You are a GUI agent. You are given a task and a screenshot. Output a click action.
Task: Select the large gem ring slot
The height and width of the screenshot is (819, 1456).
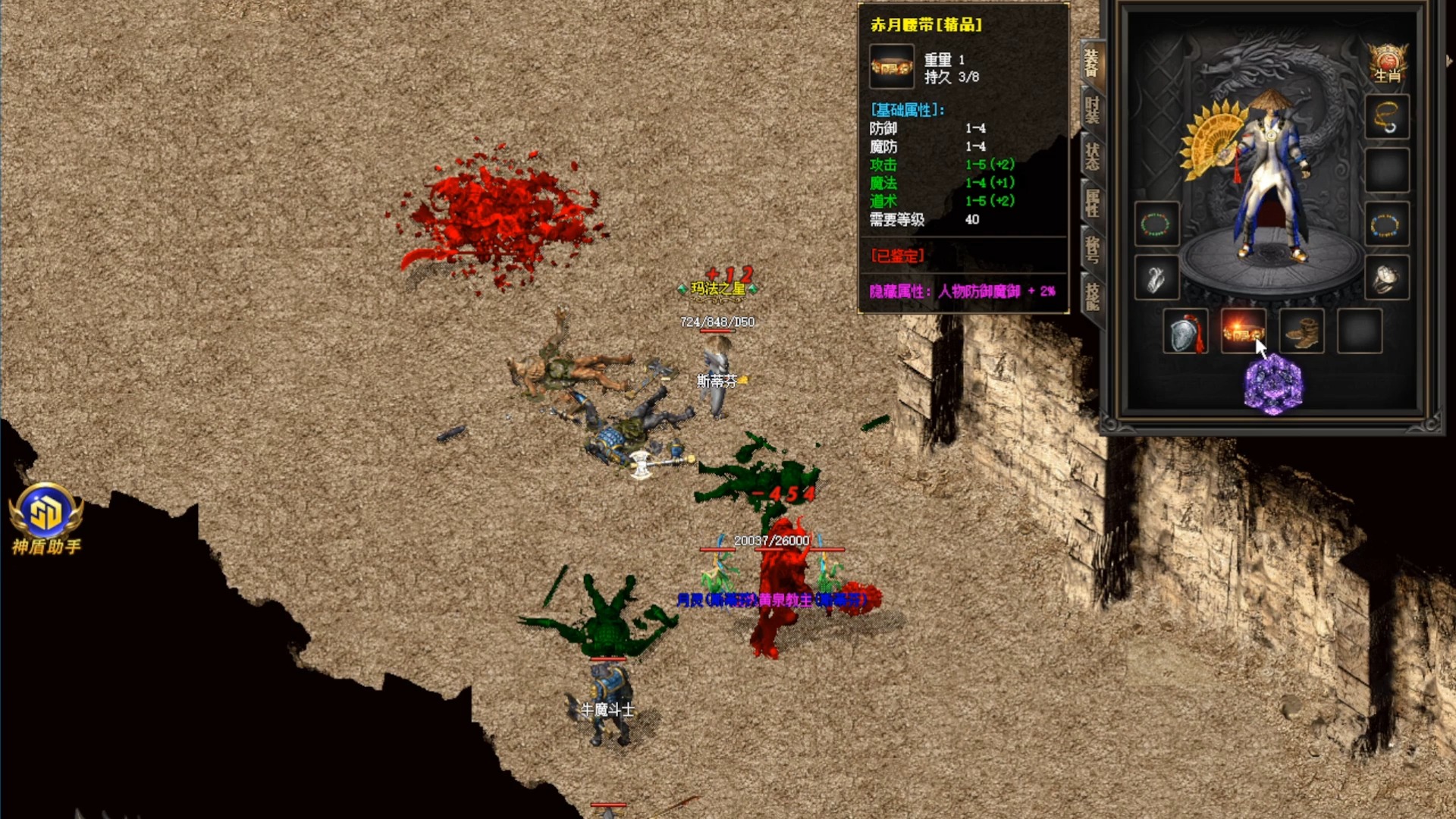click(x=1387, y=278)
